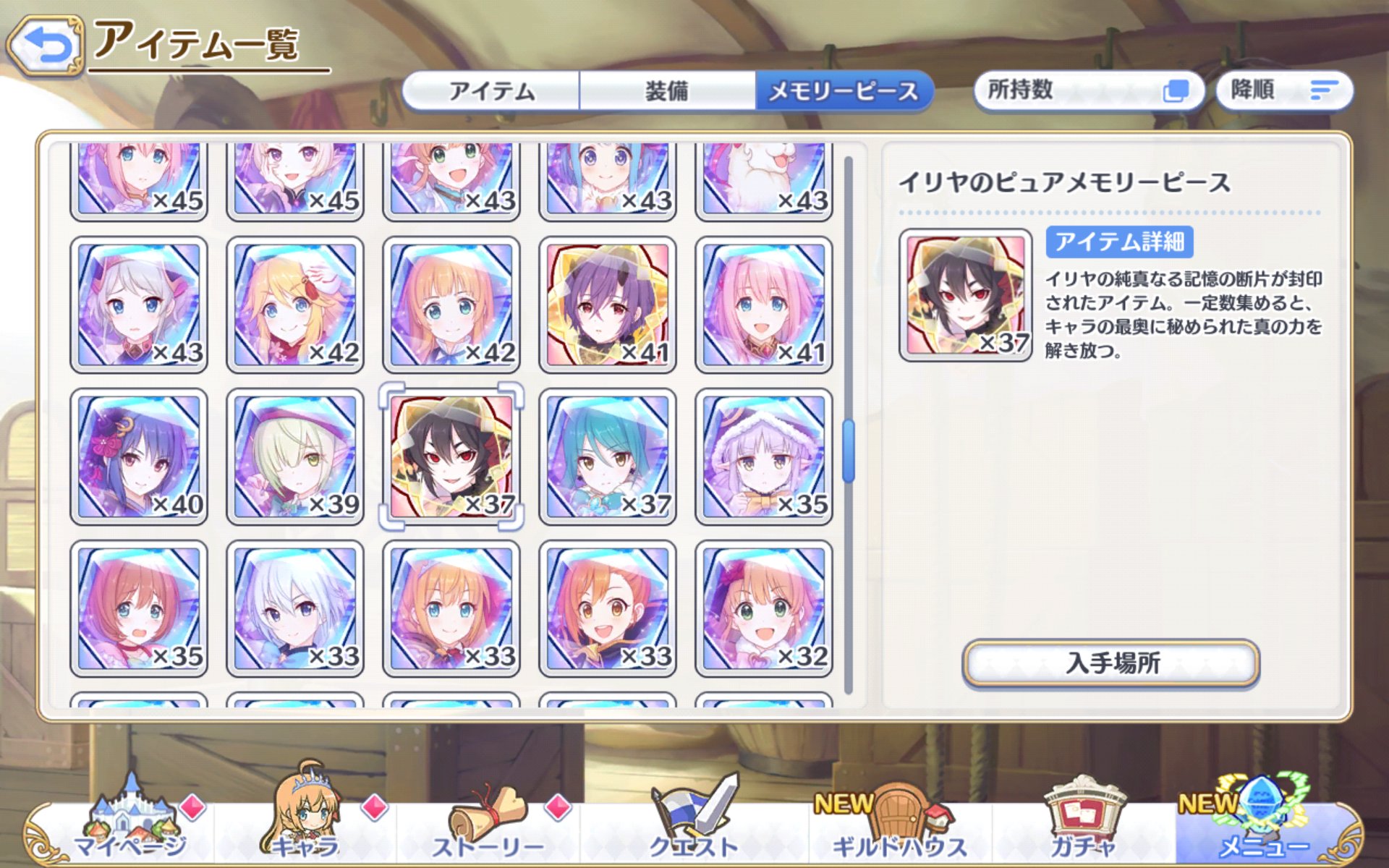Switch to the アイテム tab
Image resolution: width=1389 pixels, height=868 pixels.
492,91
